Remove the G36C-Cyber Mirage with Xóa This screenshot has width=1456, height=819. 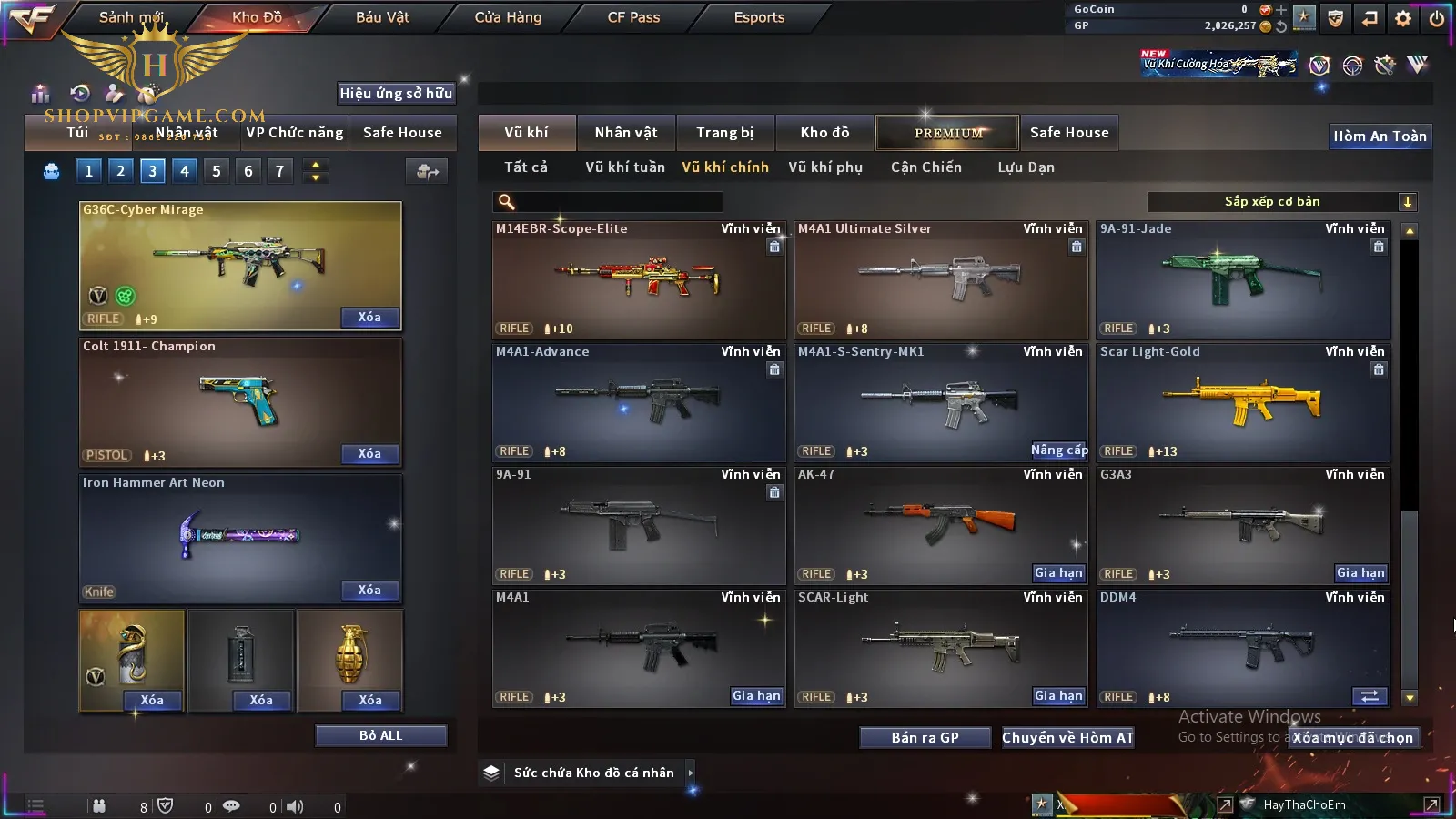[369, 318]
